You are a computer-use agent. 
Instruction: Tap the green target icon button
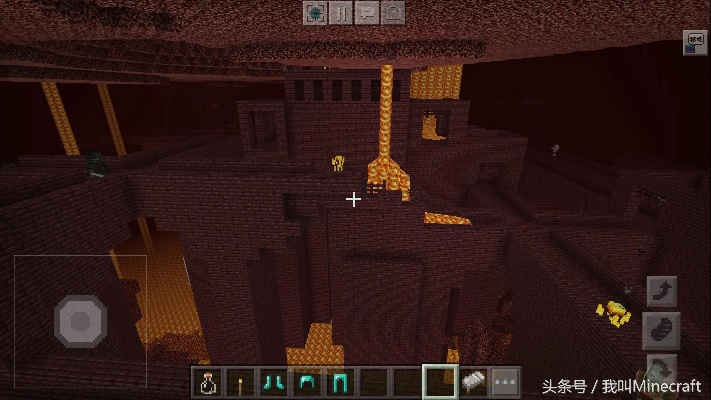coord(315,13)
